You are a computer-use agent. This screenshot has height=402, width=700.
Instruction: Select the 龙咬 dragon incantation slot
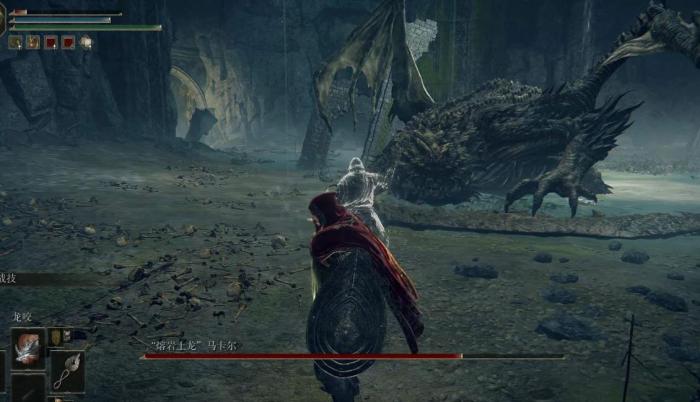coord(27,346)
